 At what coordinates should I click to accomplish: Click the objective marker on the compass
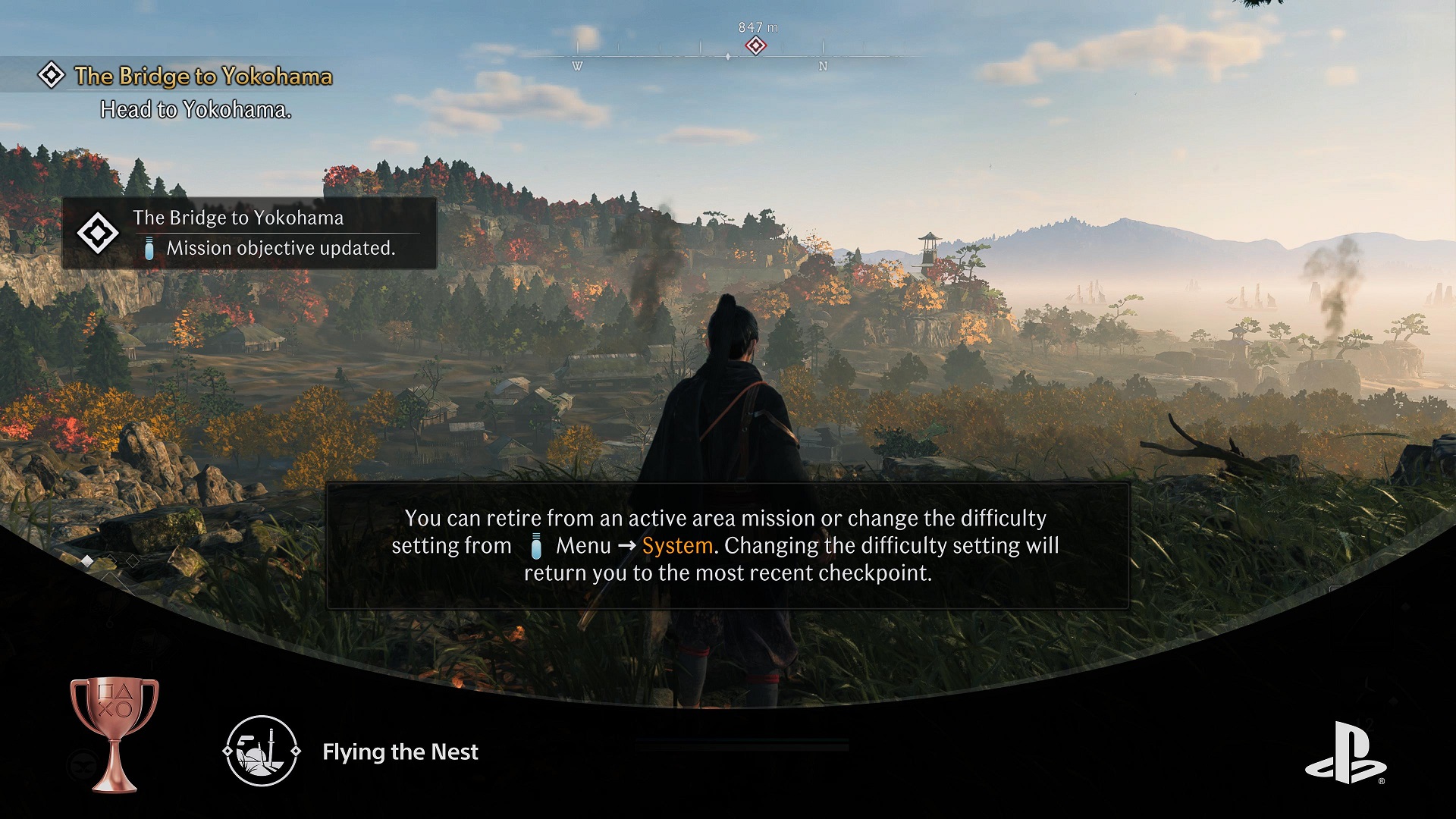click(755, 46)
